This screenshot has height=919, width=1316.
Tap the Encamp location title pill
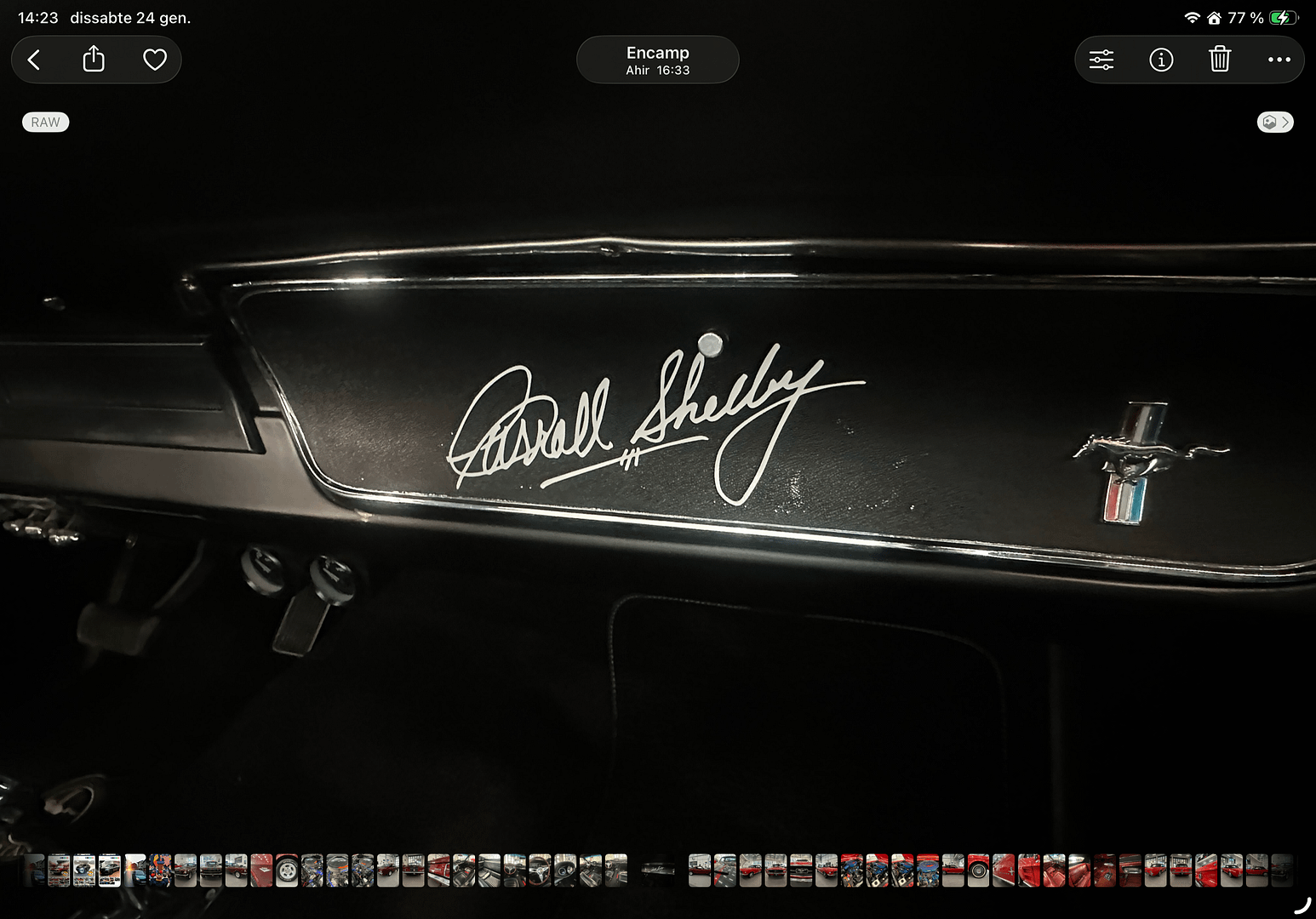[657, 60]
